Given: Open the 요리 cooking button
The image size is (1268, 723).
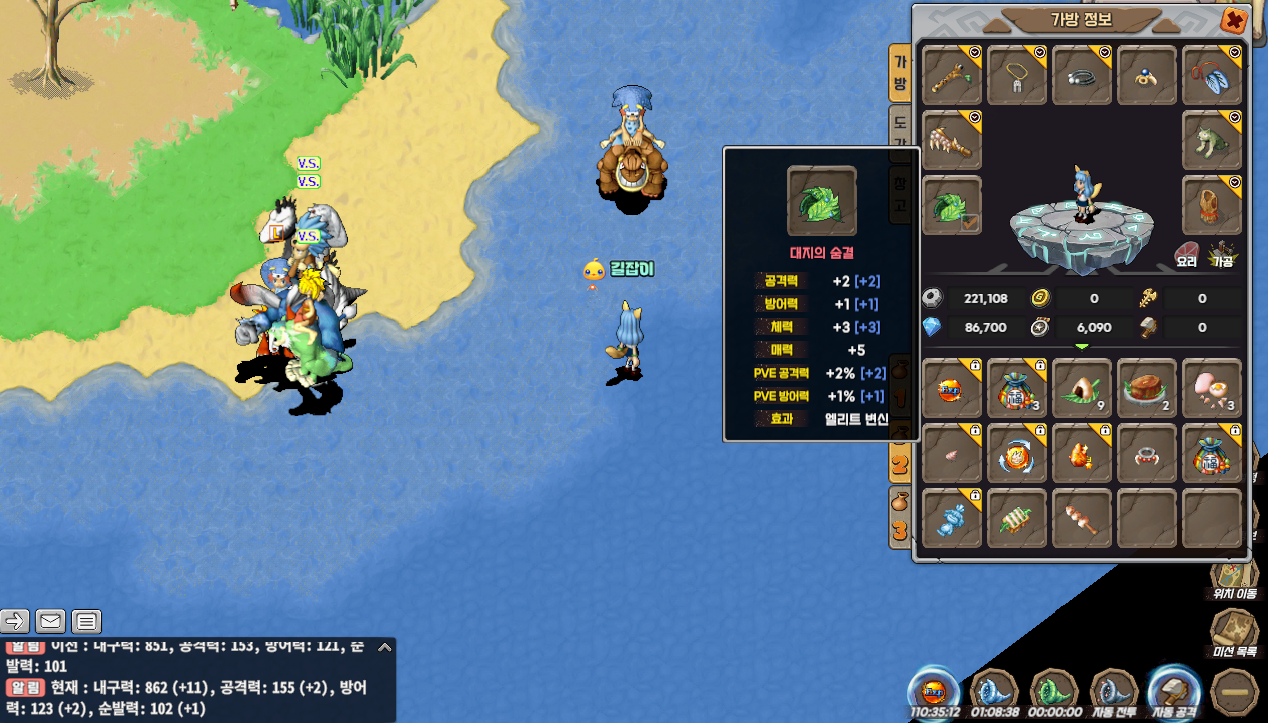Looking at the screenshot, I should (1187, 255).
